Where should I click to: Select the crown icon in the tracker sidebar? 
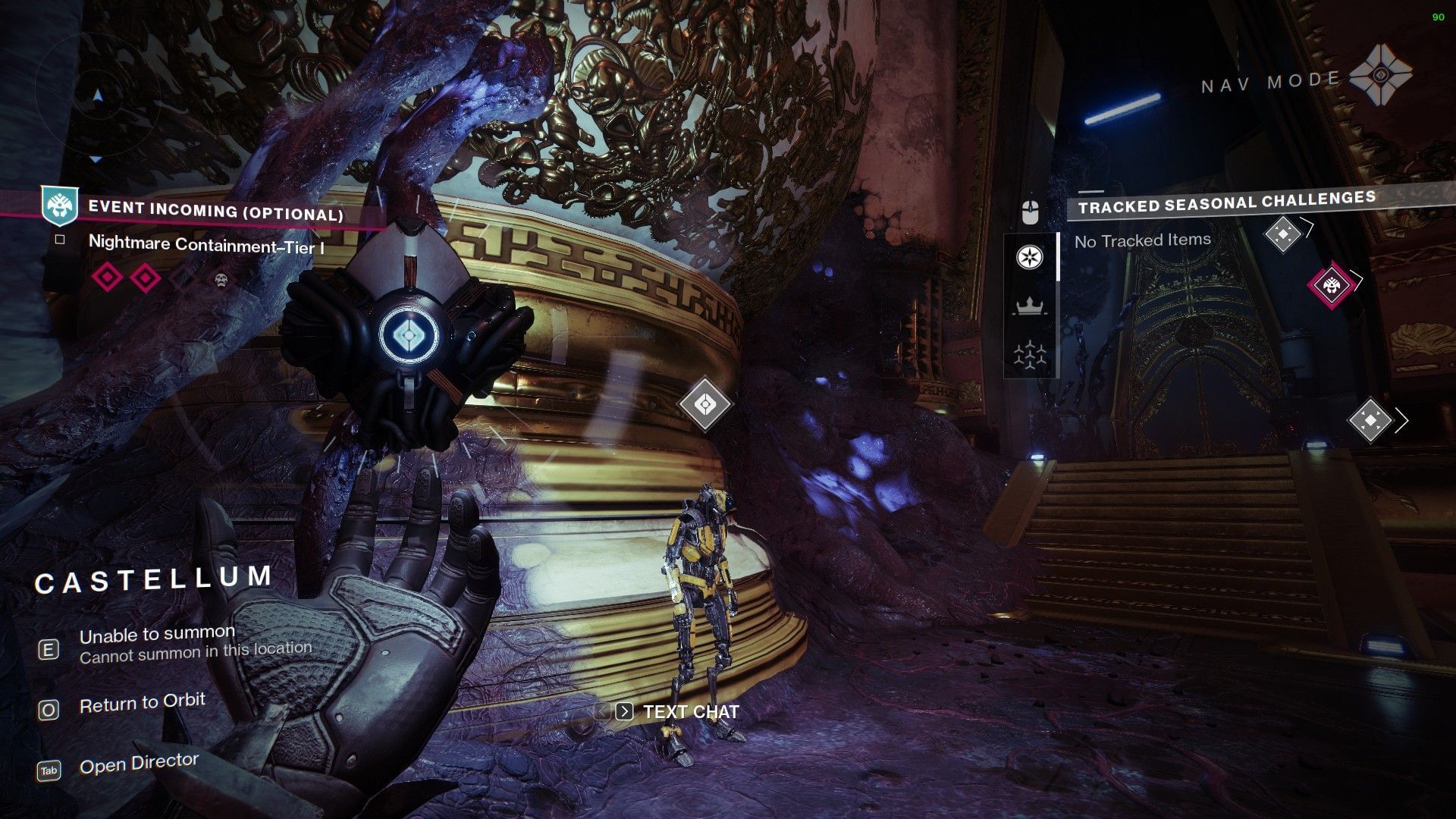tap(1029, 305)
